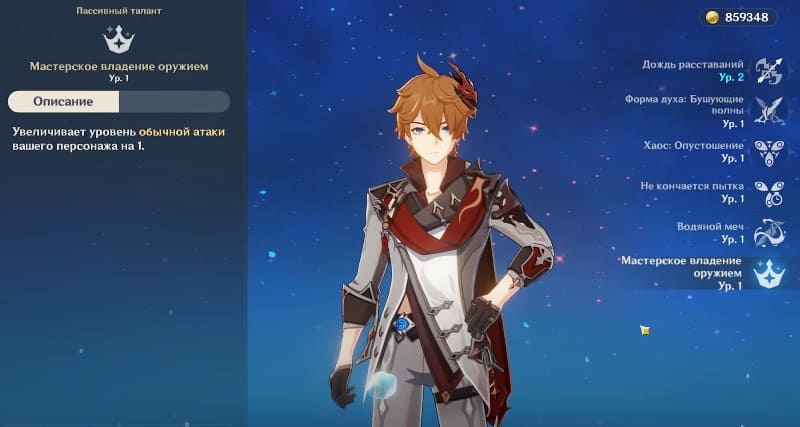
Task: Switch to the Описание tab
Action: pyautogui.click(x=63, y=102)
